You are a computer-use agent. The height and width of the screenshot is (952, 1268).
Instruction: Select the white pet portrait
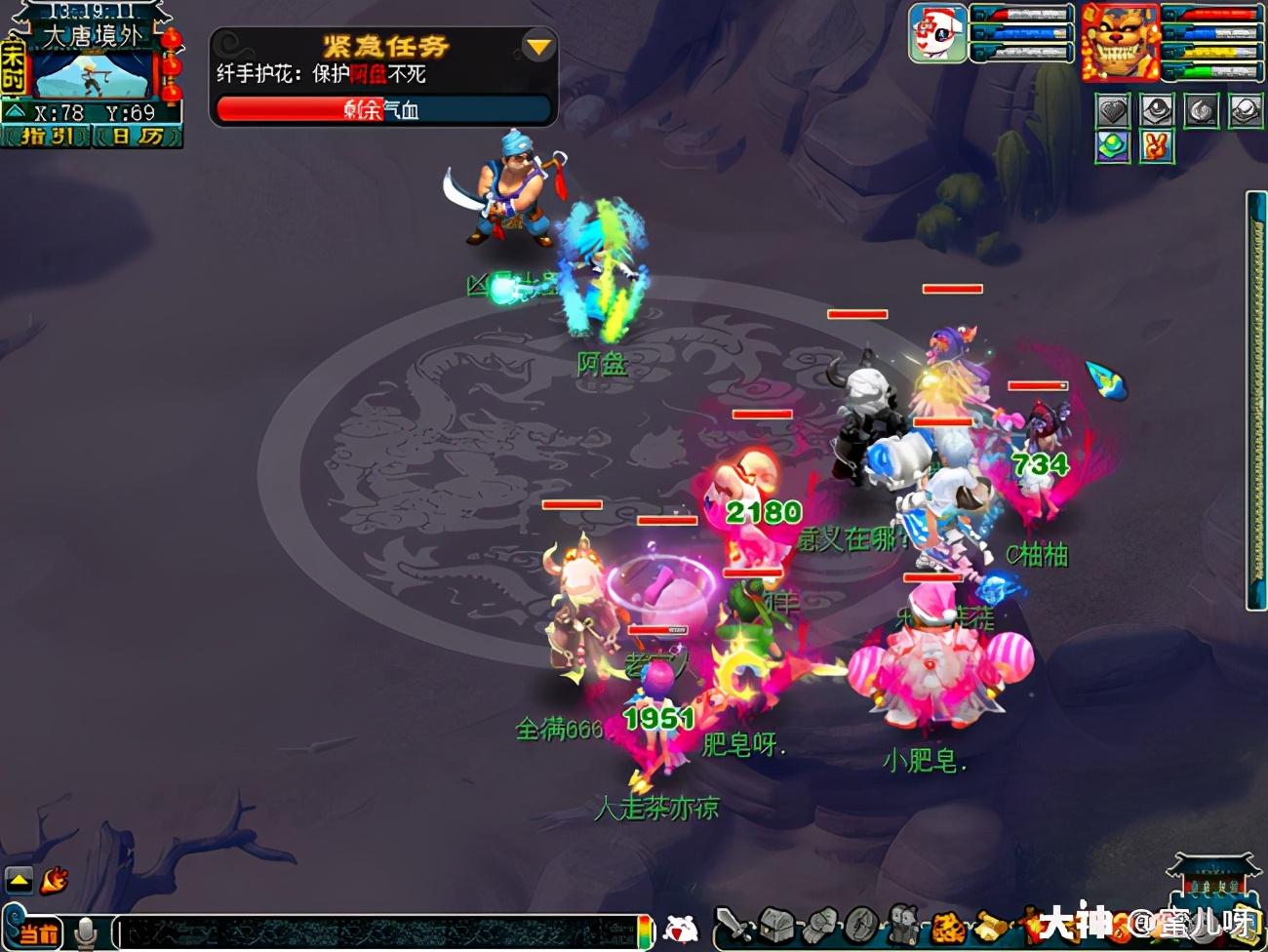[937, 33]
